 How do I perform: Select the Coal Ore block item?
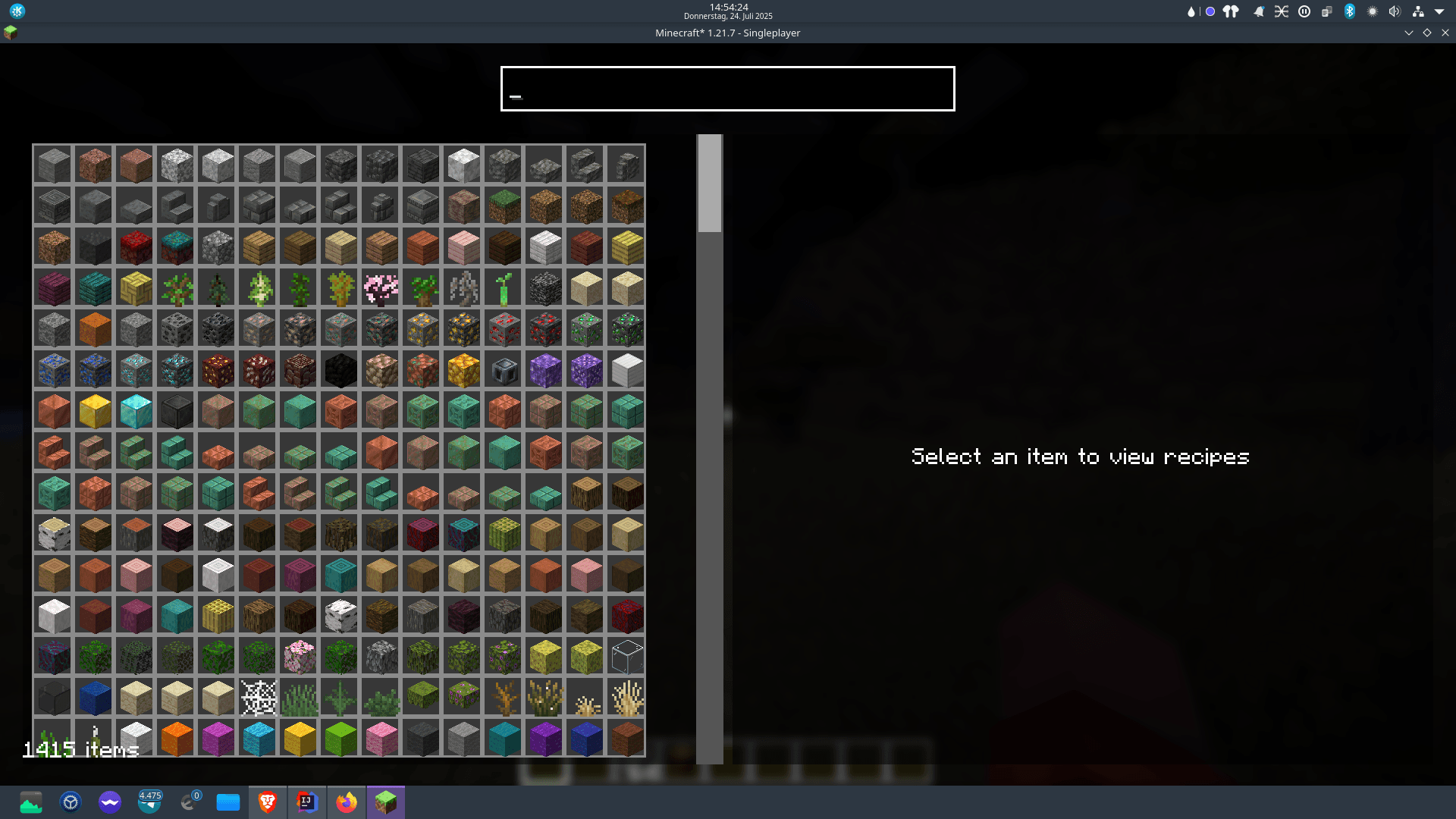(x=176, y=329)
